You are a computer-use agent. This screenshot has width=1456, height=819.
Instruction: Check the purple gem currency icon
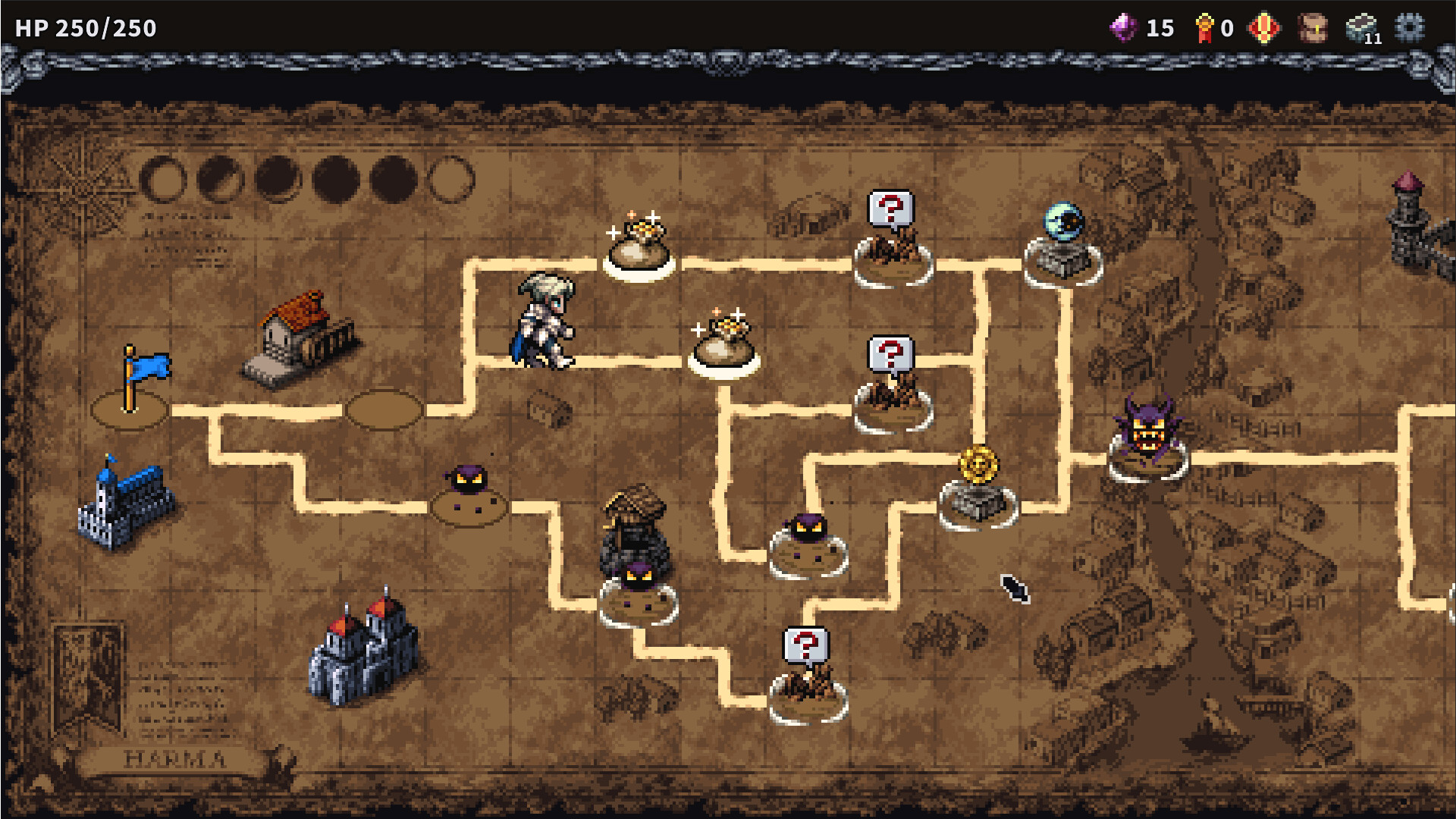(x=1125, y=27)
